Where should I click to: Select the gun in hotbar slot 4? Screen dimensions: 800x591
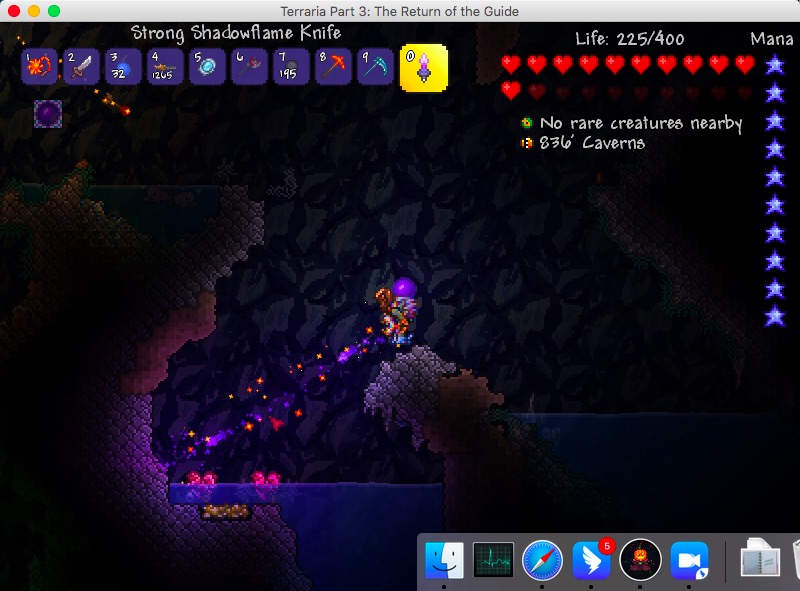pyautogui.click(x=165, y=67)
